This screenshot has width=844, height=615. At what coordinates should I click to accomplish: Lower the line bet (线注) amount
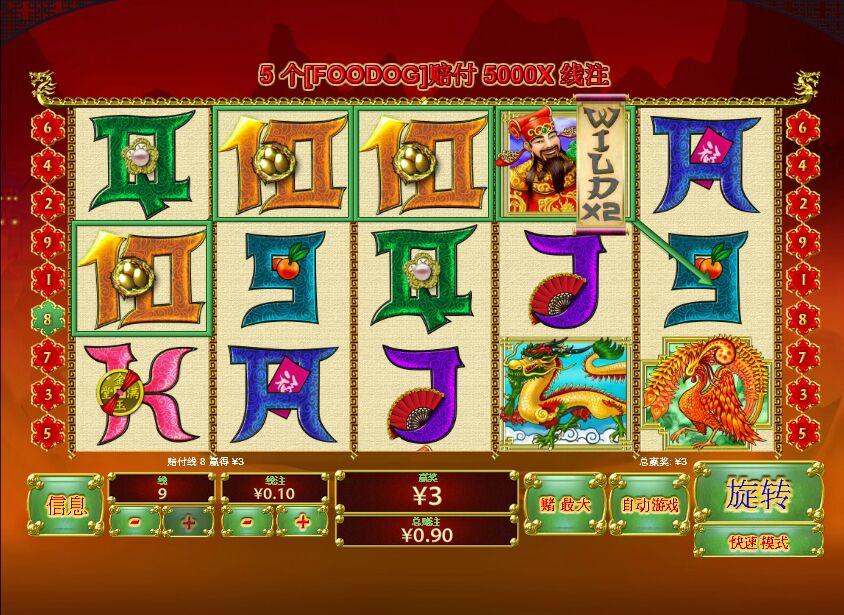[247, 521]
